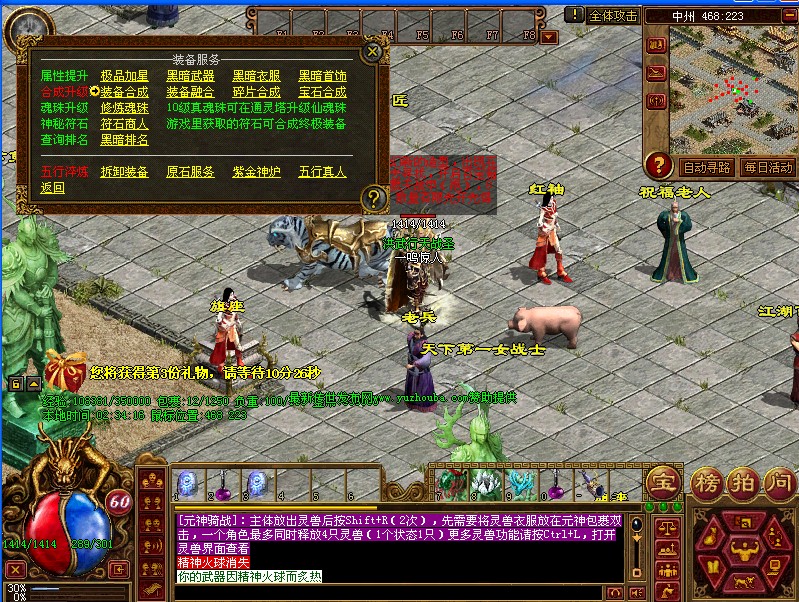Select the 拆卸装备 option
The image size is (799, 602).
[x=125, y=172]
